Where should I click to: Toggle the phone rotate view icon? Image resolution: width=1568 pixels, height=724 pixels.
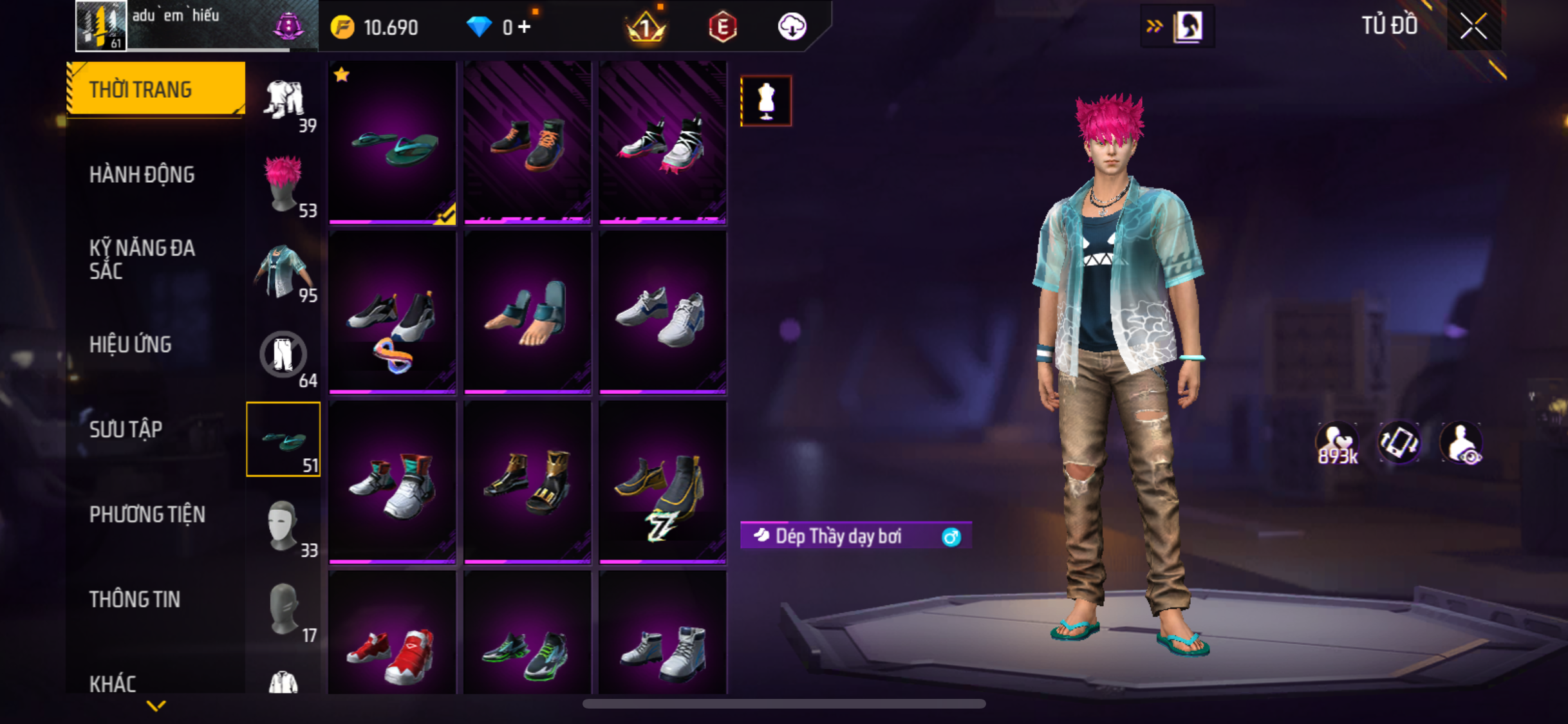[x=1399, y=443]
